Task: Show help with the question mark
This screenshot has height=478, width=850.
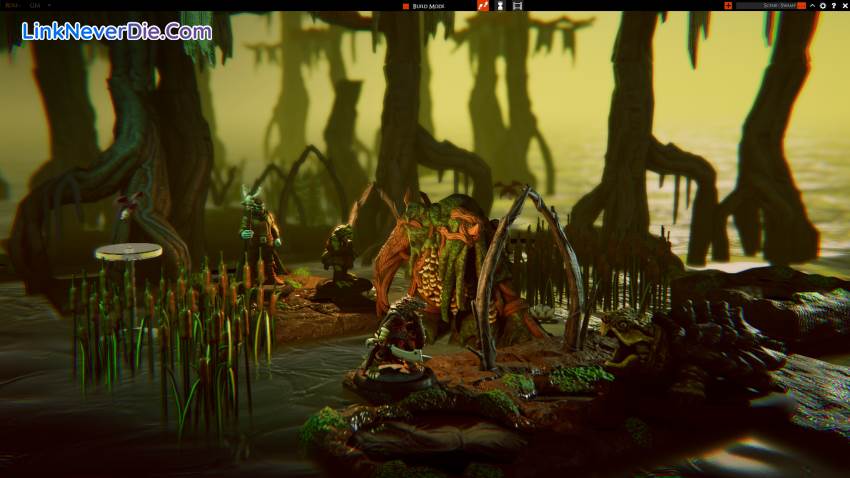Action: (x=833, y=6)
